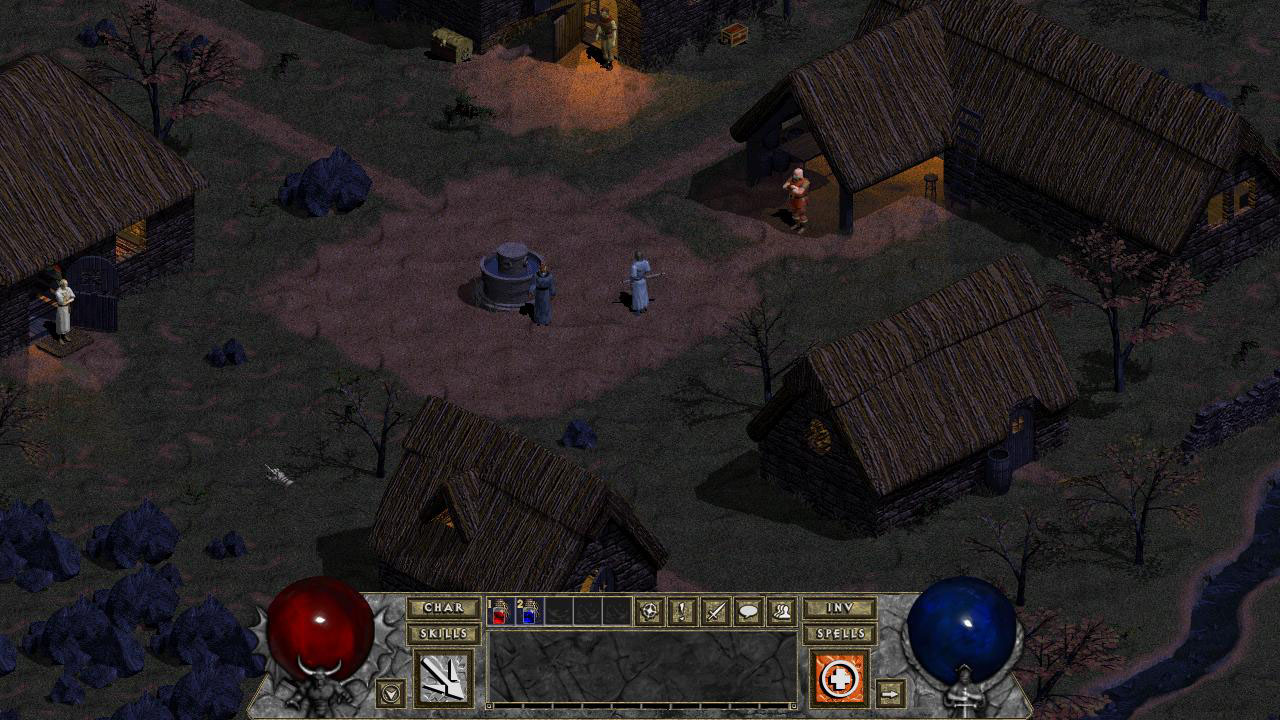Click the sword icon button
Screen dimensions: 1280x720
715,611
